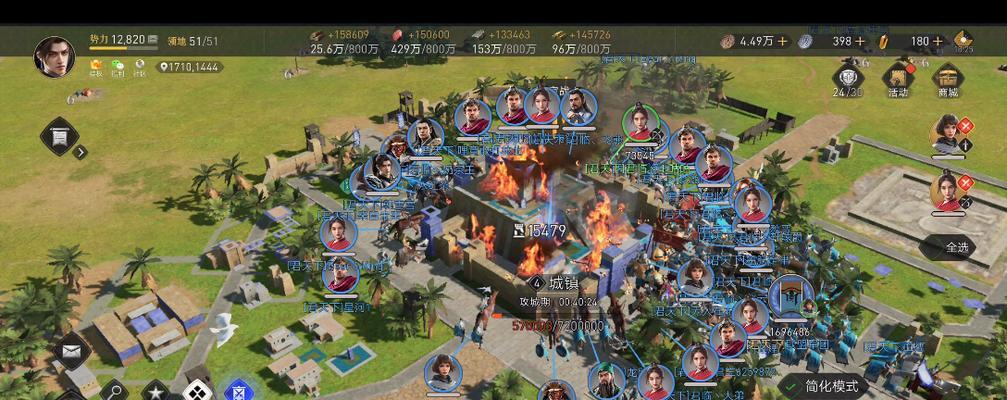Open the 活动 events menu
This screenshot has height=400, width=1007.
[x=897, y=78]
